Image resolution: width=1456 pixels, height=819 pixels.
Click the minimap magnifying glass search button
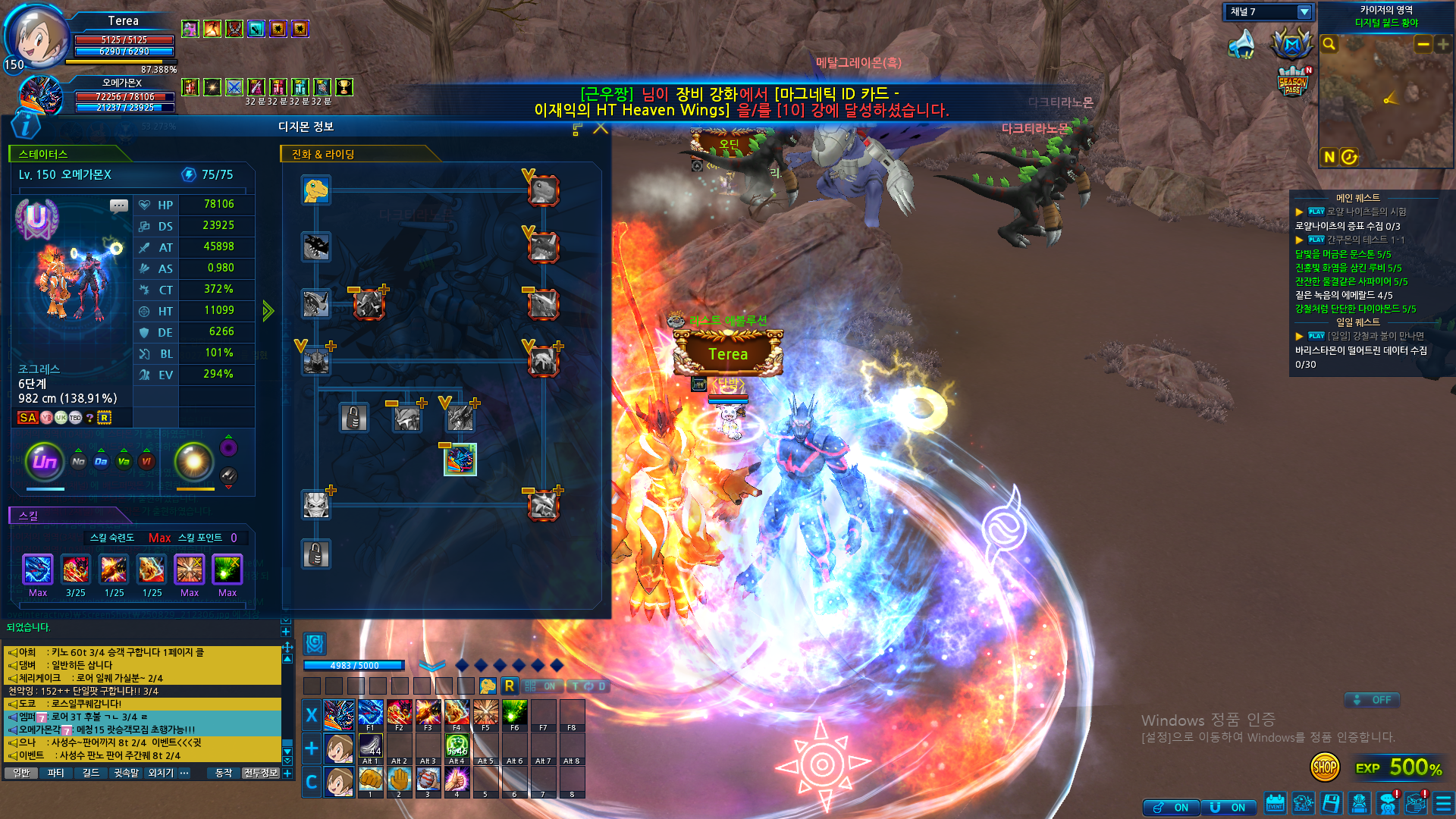click(1329, 45)
